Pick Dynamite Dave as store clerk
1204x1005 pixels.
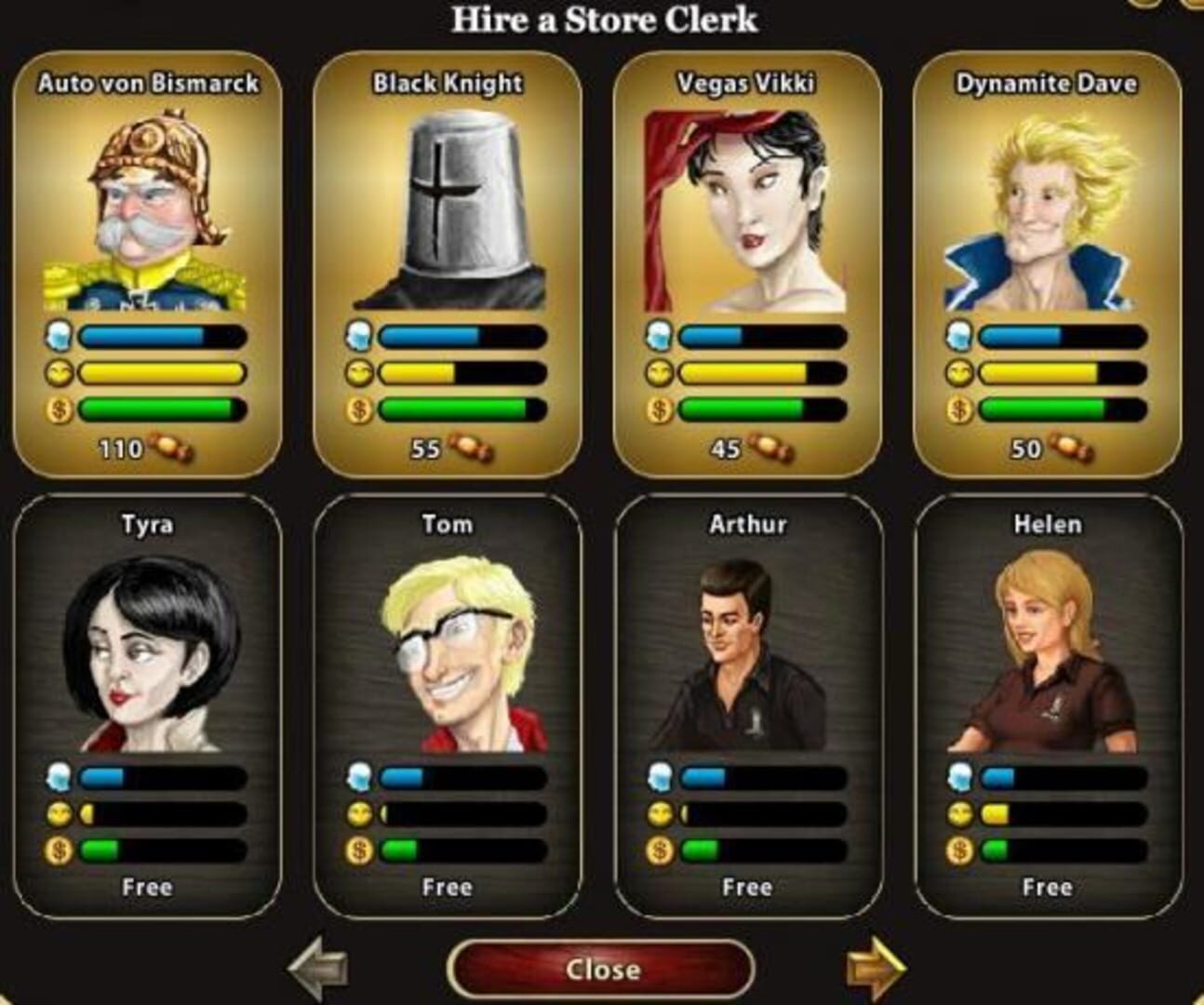[x=1047, y=265]
